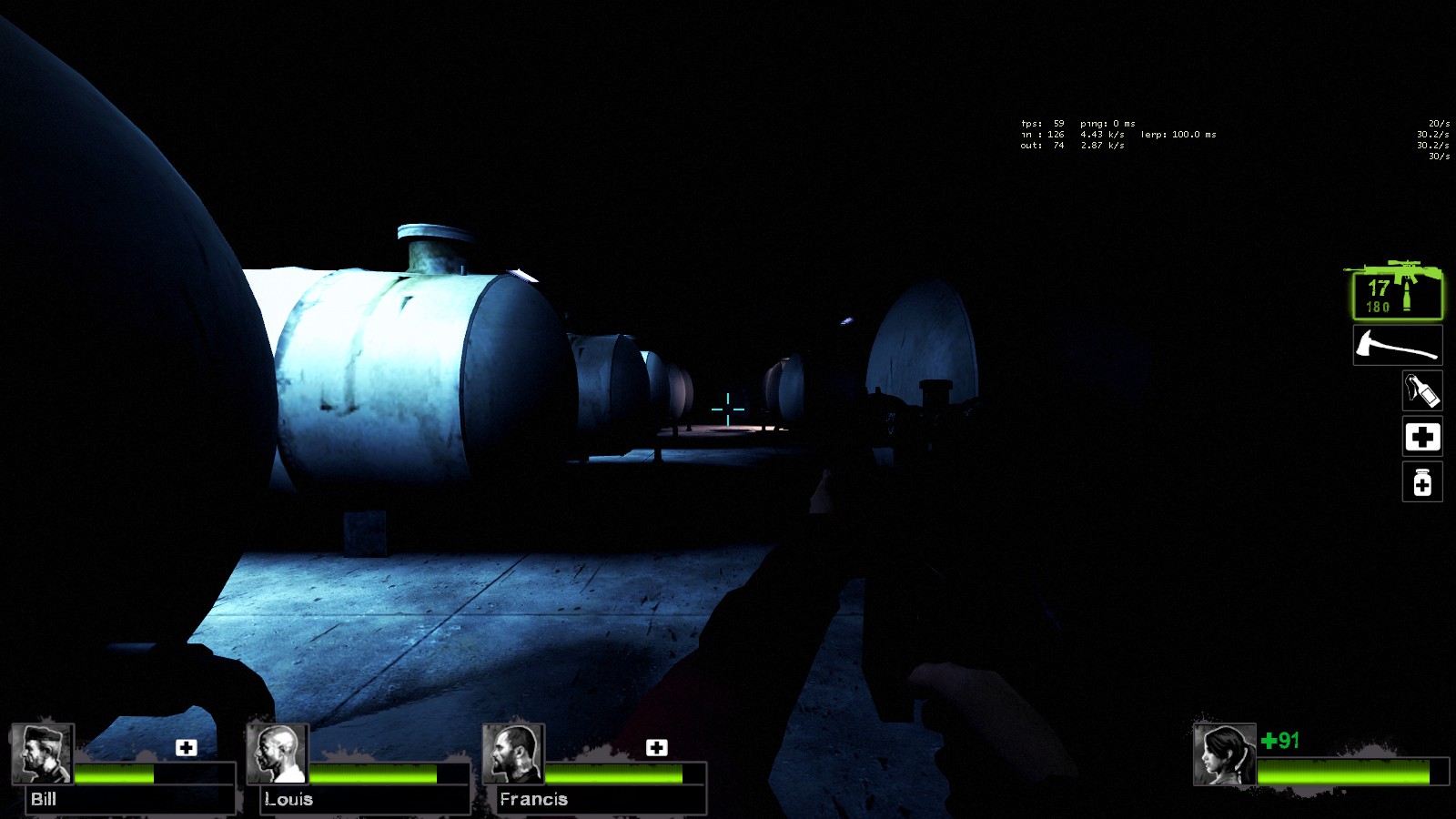Image resolution: width=1456 pixels, height=819 pixels.
Task: Equip the molotov cocktail slot
Action: coord(1421,391)
